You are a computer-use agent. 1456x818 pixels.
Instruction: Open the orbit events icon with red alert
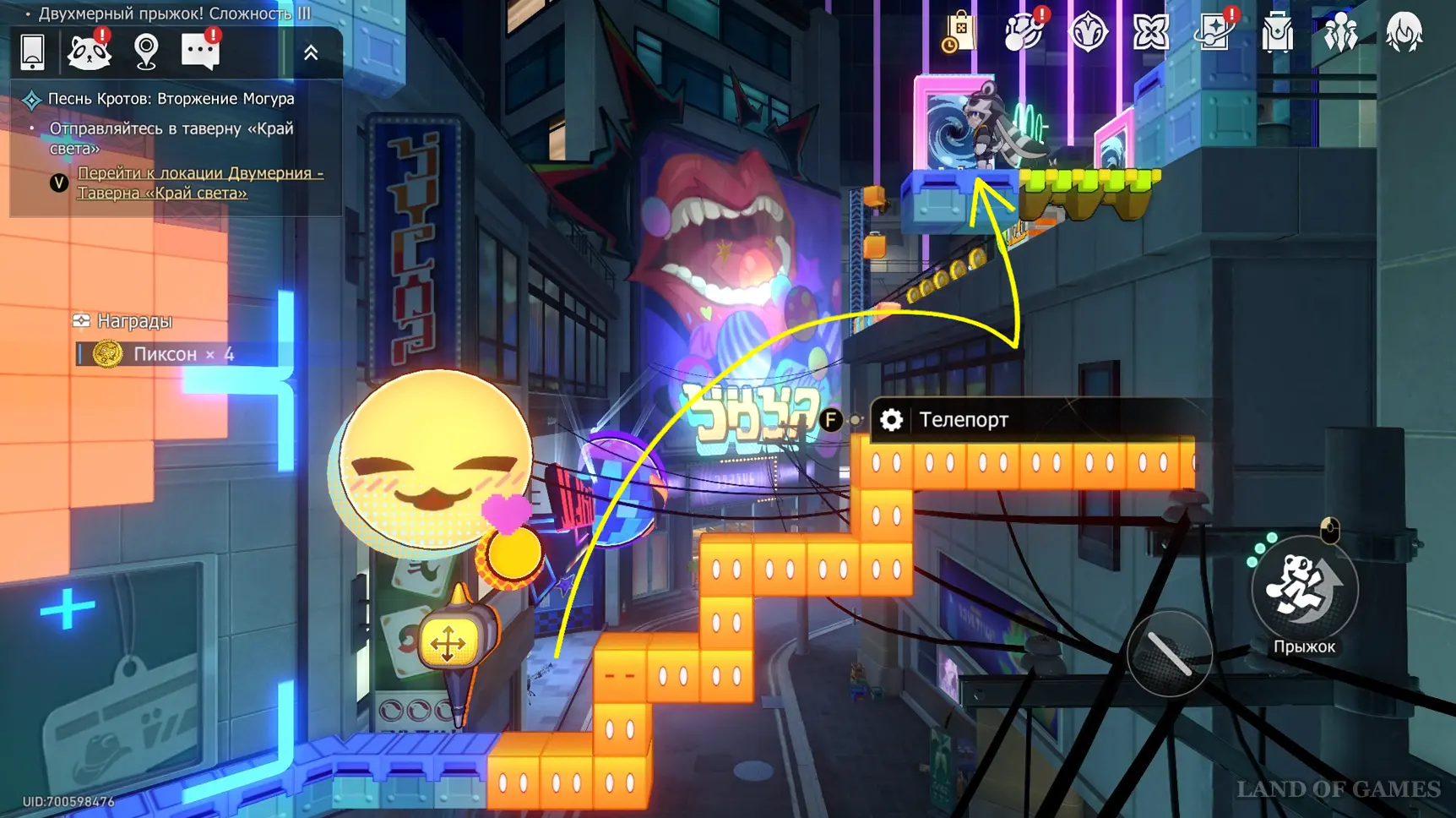click(1024, 34)
